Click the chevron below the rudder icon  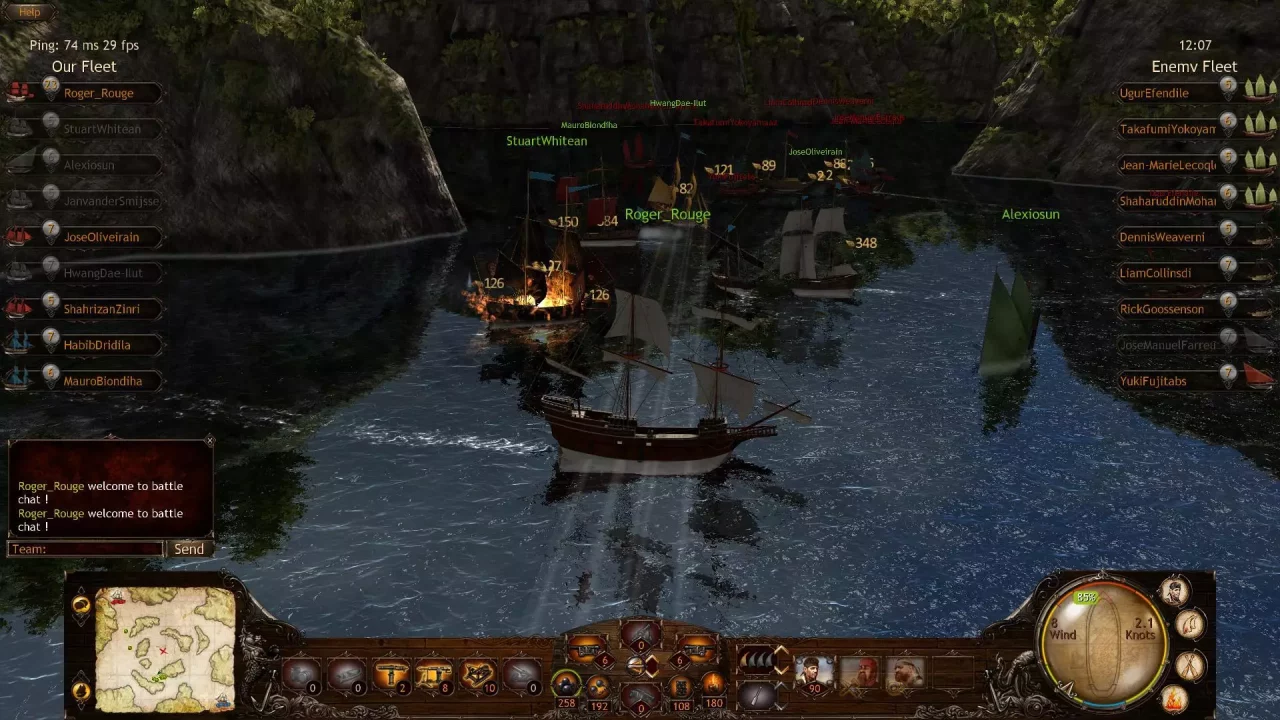coord(778,704)
